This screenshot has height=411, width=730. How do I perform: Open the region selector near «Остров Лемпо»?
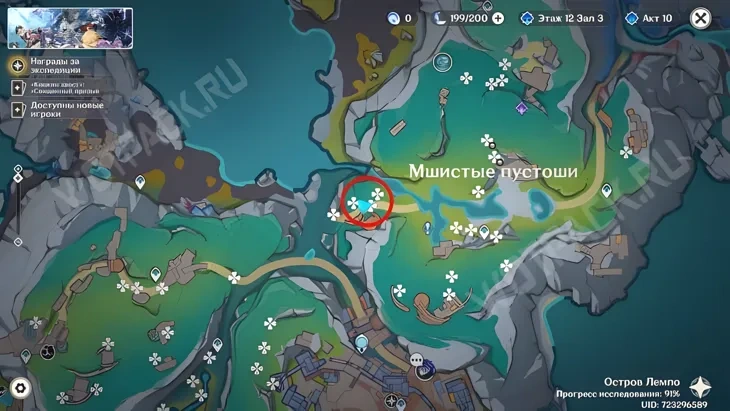[x=700, y=388]
